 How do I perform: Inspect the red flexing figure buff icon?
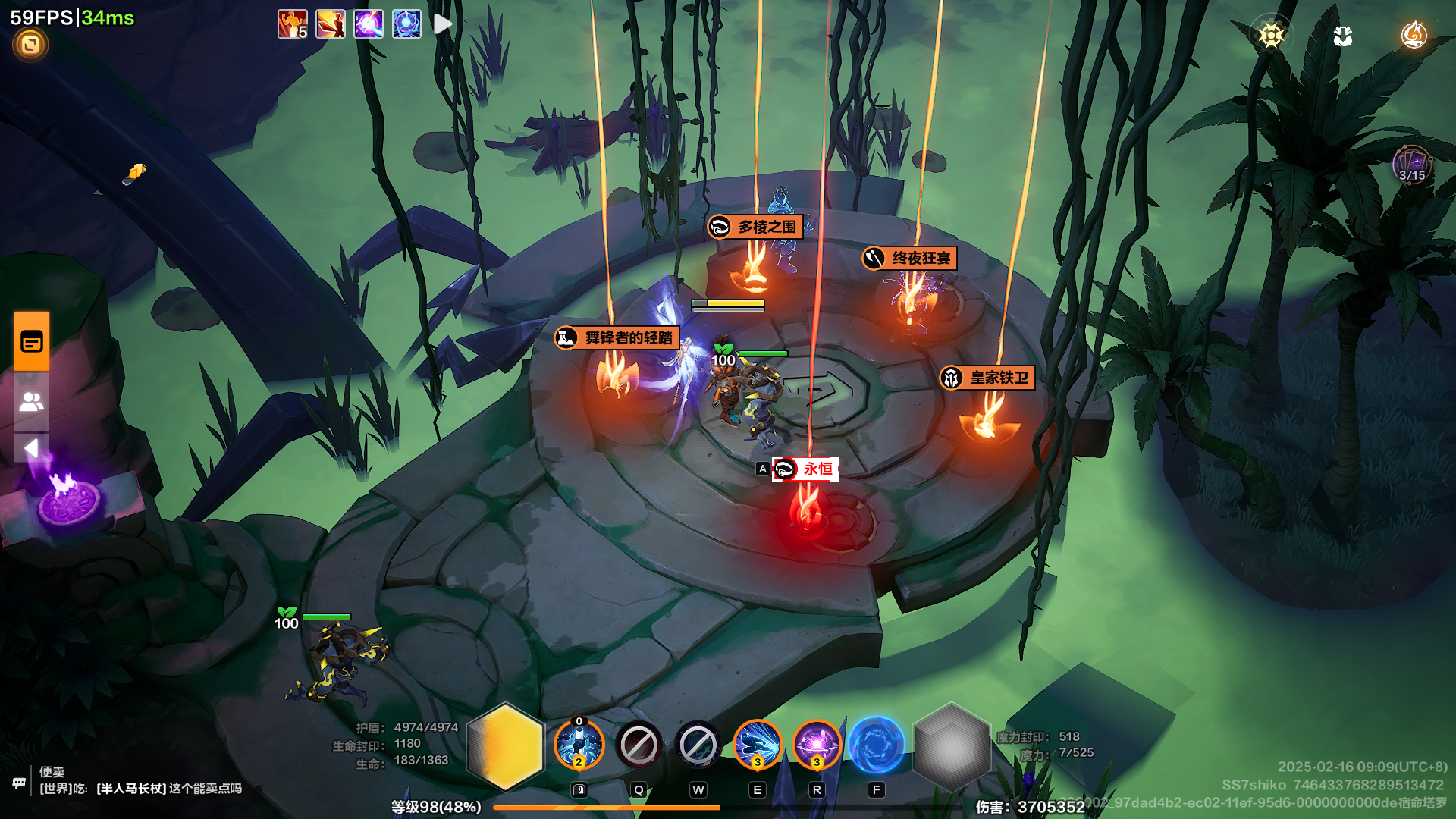point(292,24)
